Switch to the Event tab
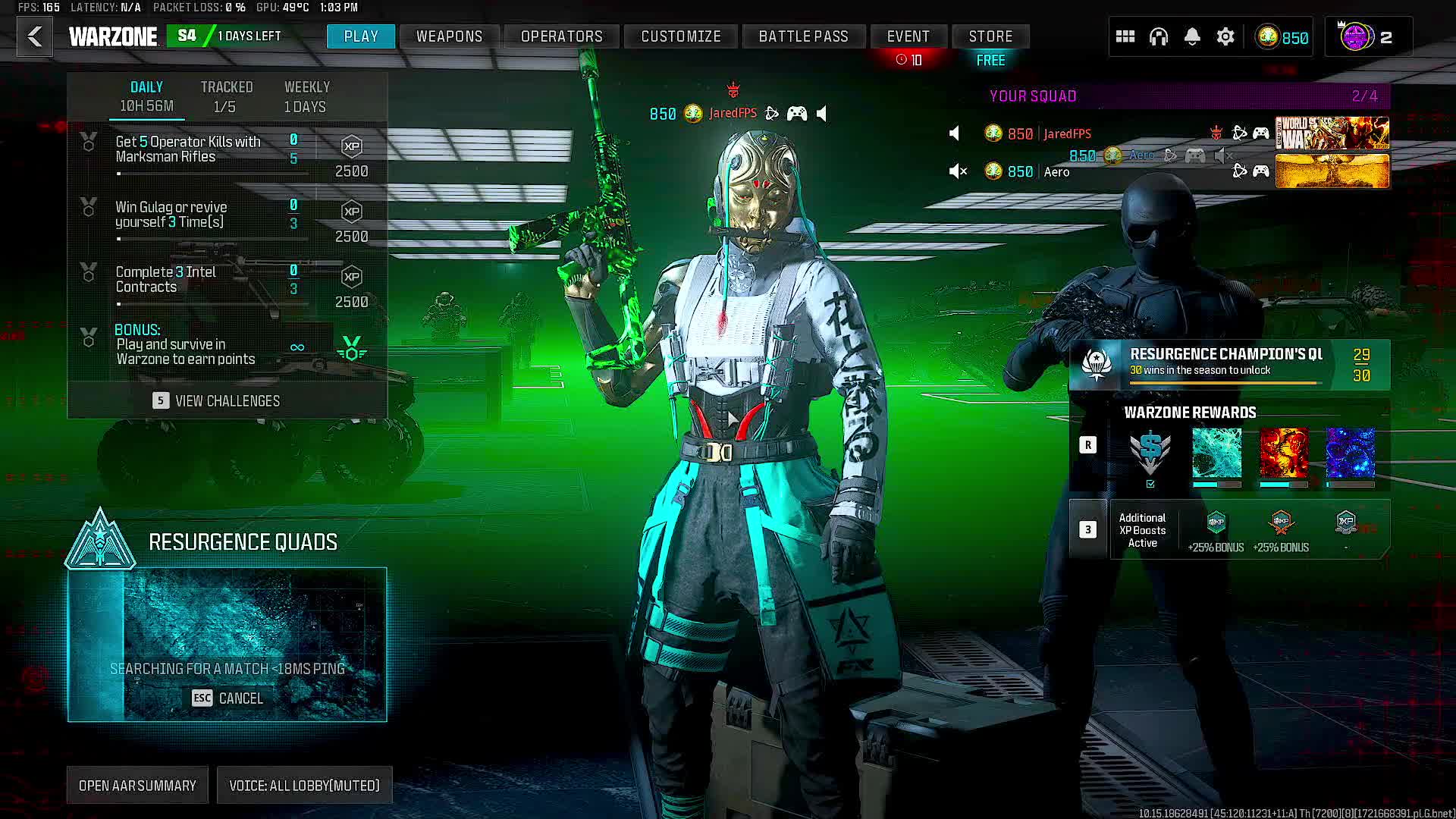 (908, 36)
